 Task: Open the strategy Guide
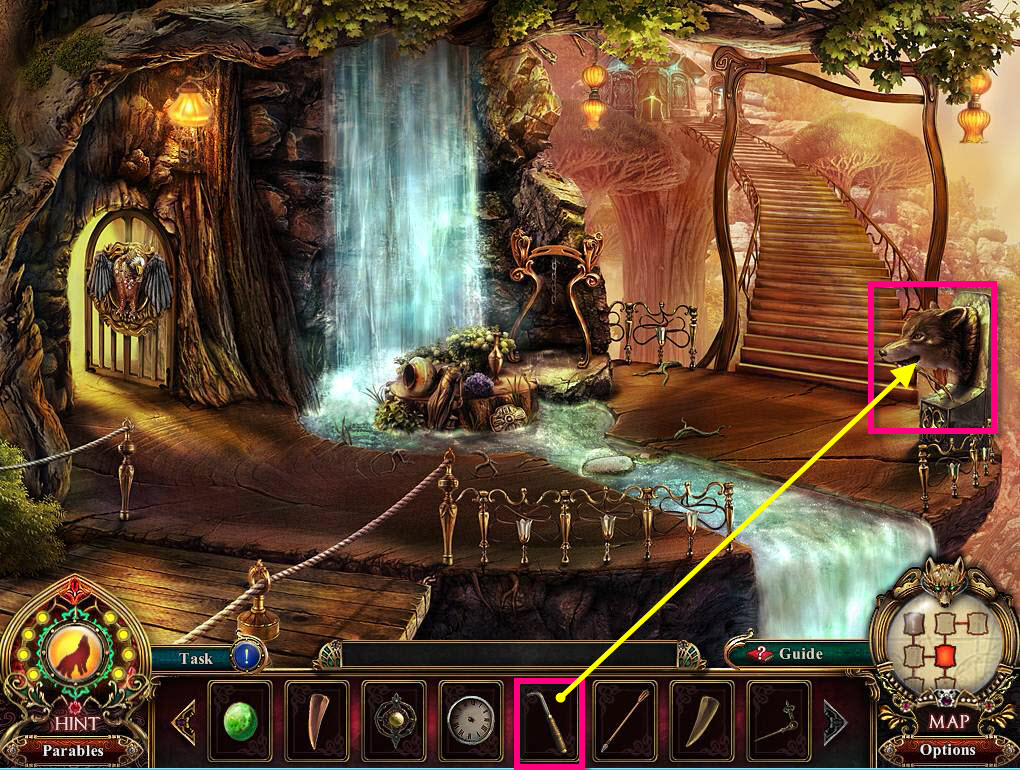click(790, 654)
